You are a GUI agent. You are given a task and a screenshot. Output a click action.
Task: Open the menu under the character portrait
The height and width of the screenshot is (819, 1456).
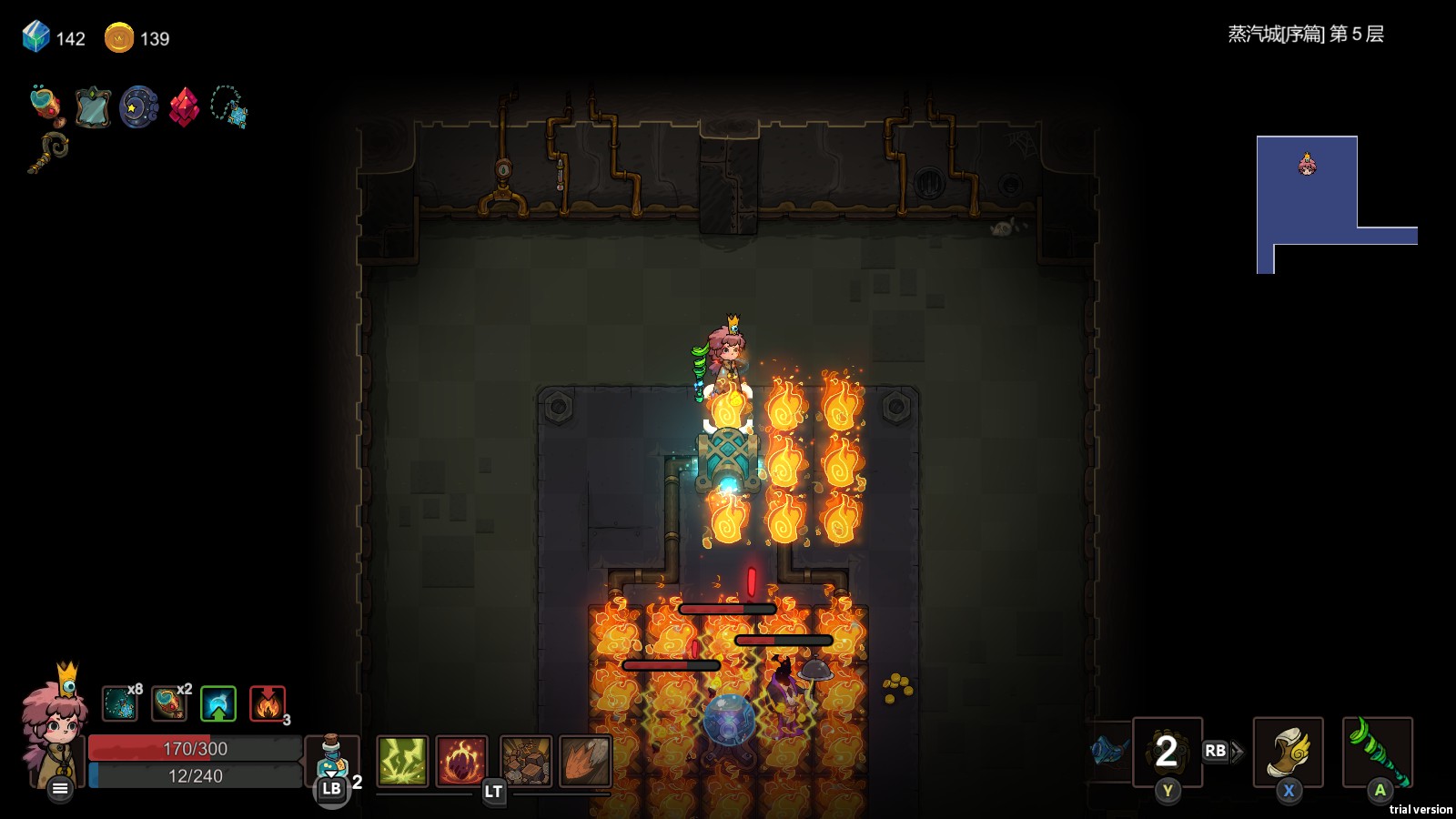click(x=60, y=788)
